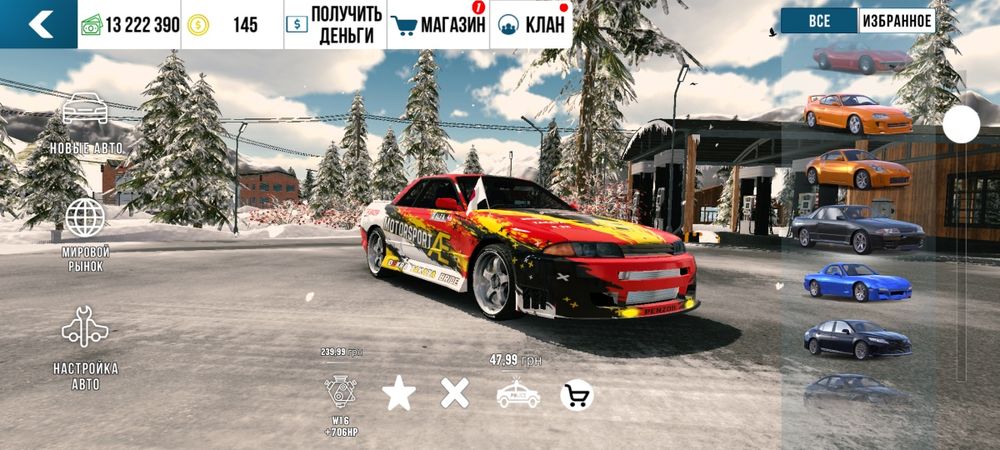Select the police car option
Screen dimensions: 1000x450
click(x=518, y=394)
